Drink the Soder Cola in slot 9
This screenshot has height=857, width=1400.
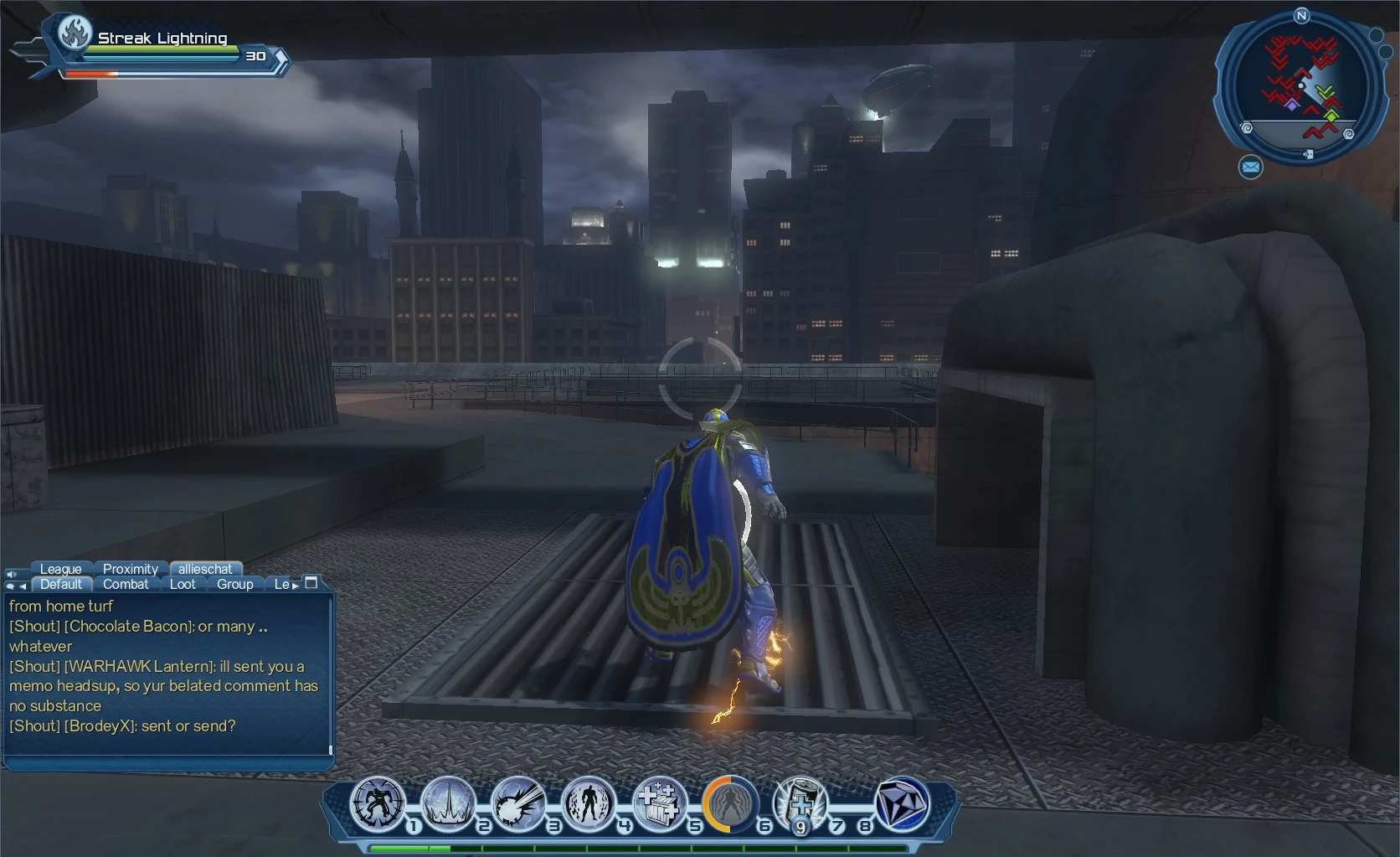[x=800, y=800]
